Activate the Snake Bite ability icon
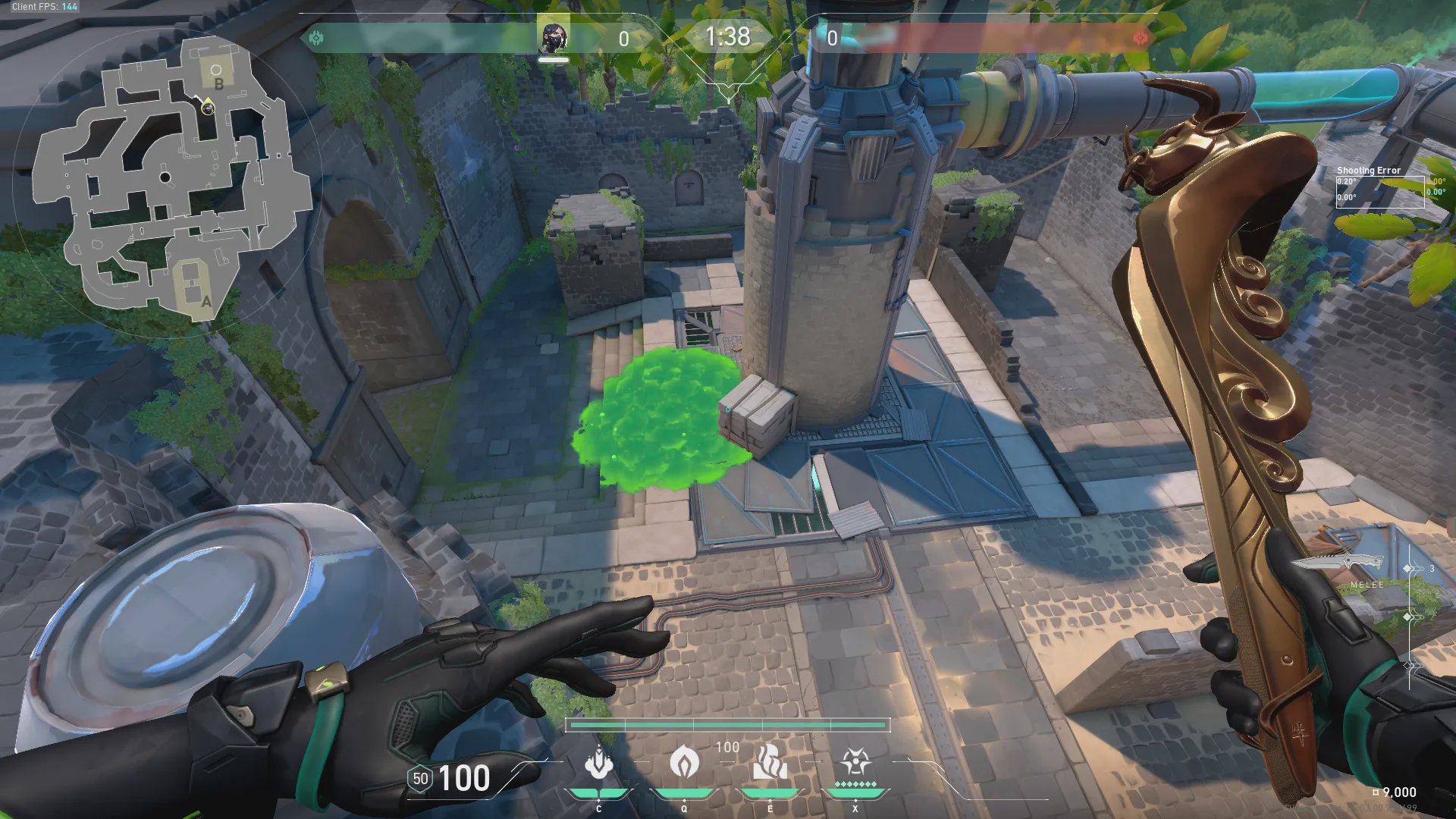 point(599,763)
